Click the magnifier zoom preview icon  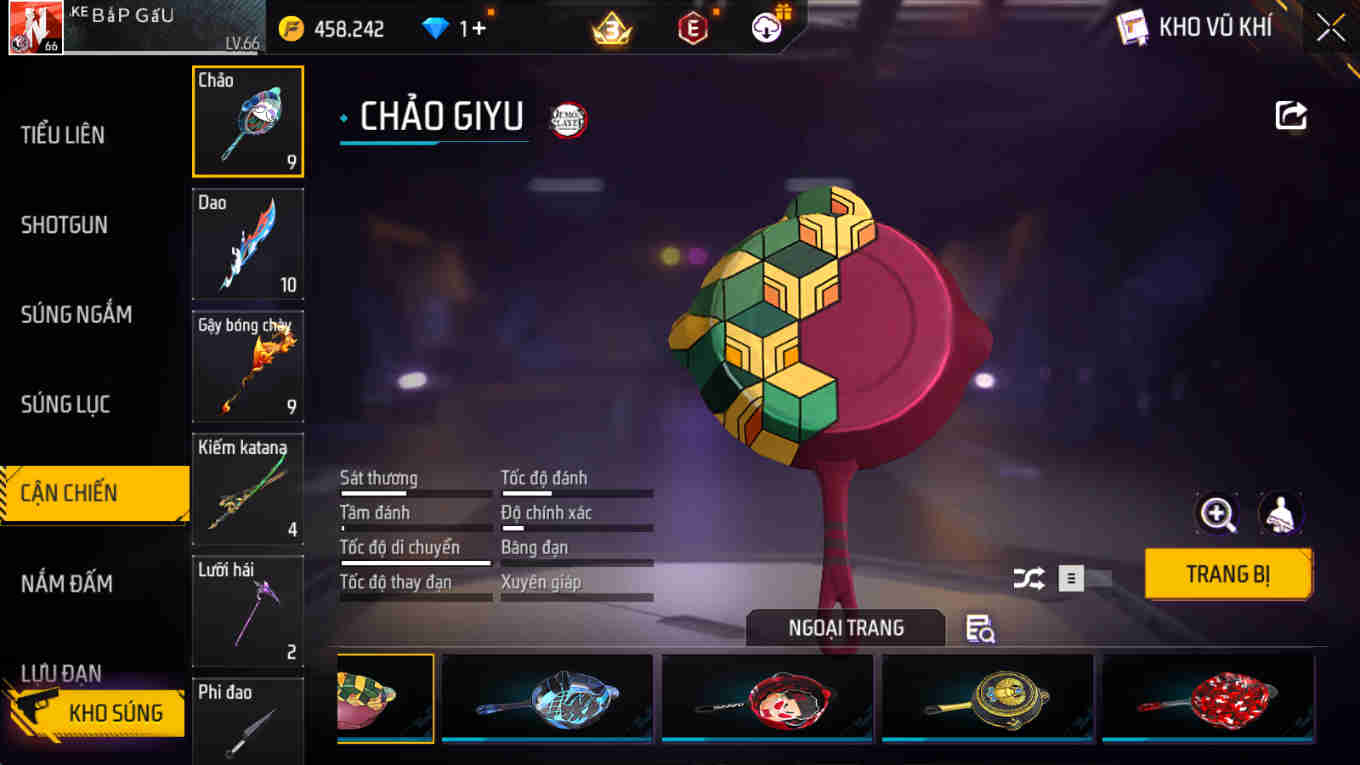1218,514
